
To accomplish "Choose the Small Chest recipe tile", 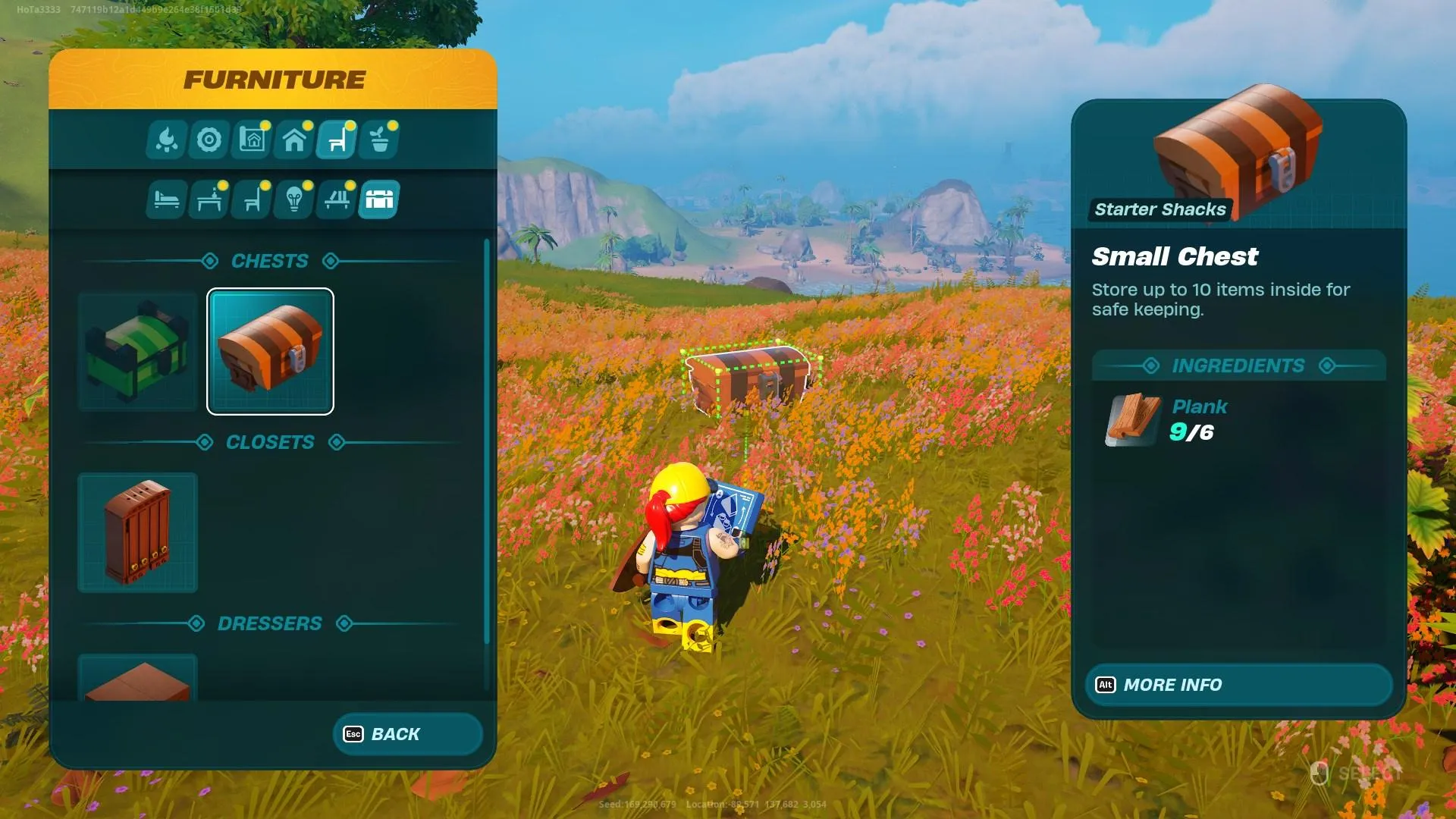I will (270, 351).
